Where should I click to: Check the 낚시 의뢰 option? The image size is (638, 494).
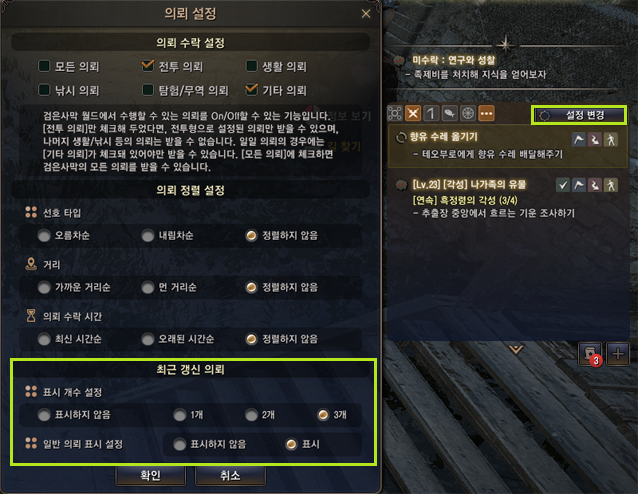coord(45,90)
